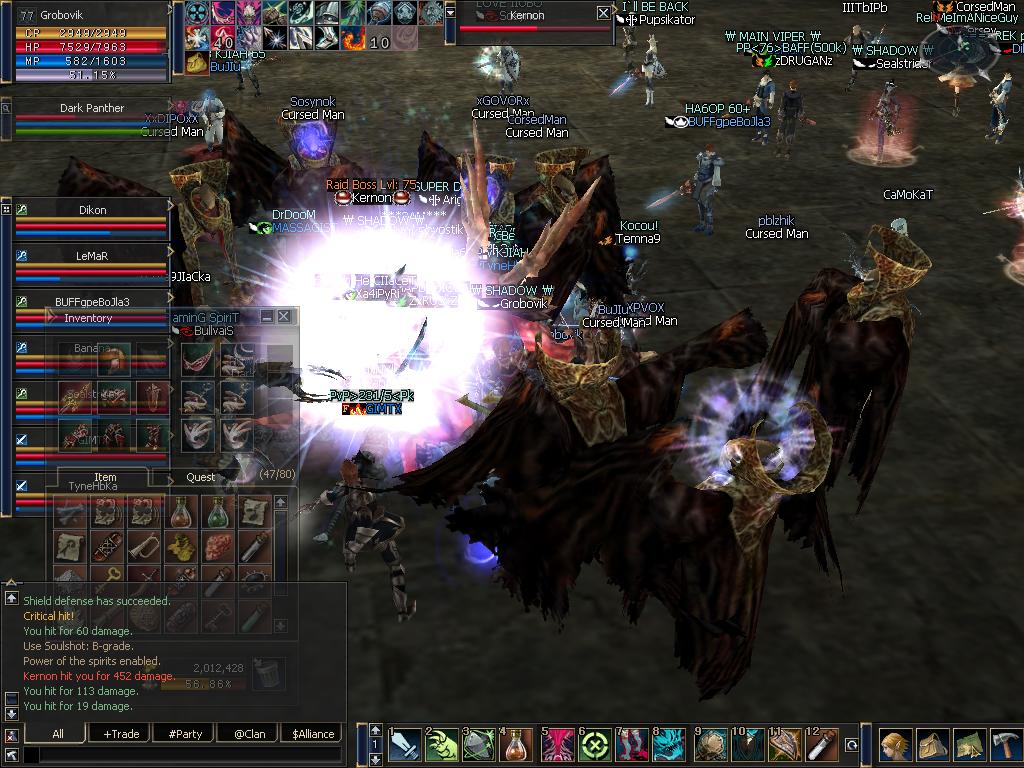Image resolution: width=1024 pixels, height=768 pixels.
Task: Minimize the Inventory window
Action: point(267,316)
